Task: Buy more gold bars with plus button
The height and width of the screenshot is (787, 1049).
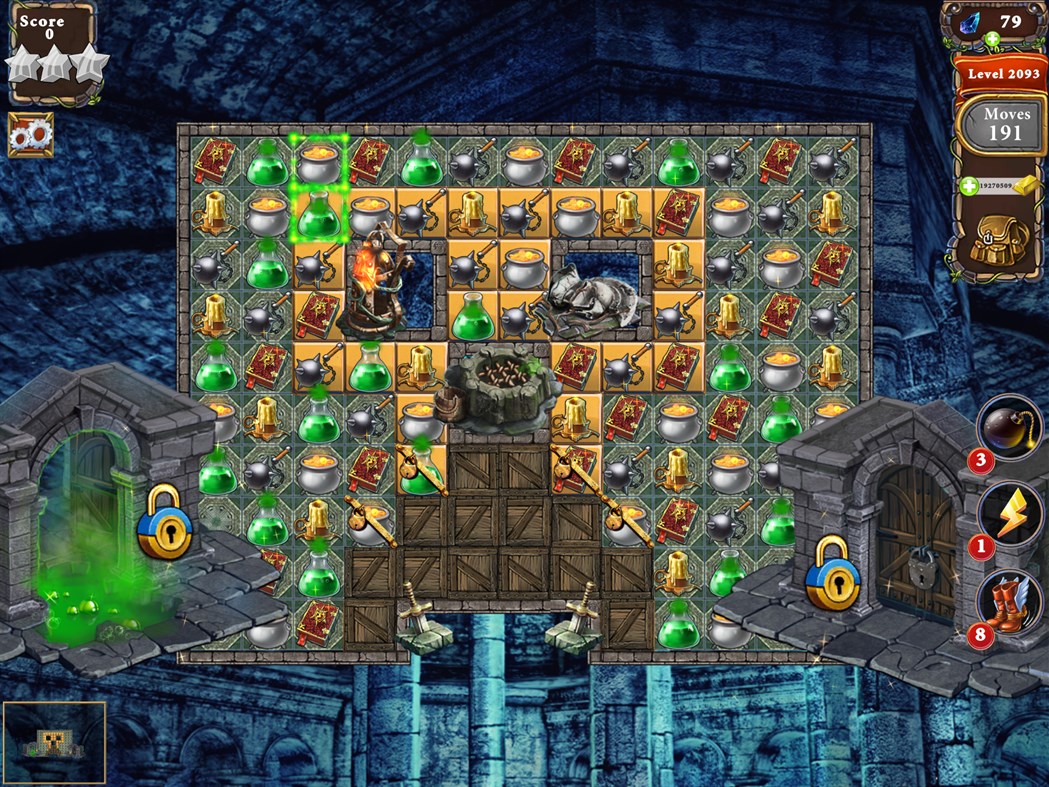Action: pyautogui.click(x=969, y=186)
